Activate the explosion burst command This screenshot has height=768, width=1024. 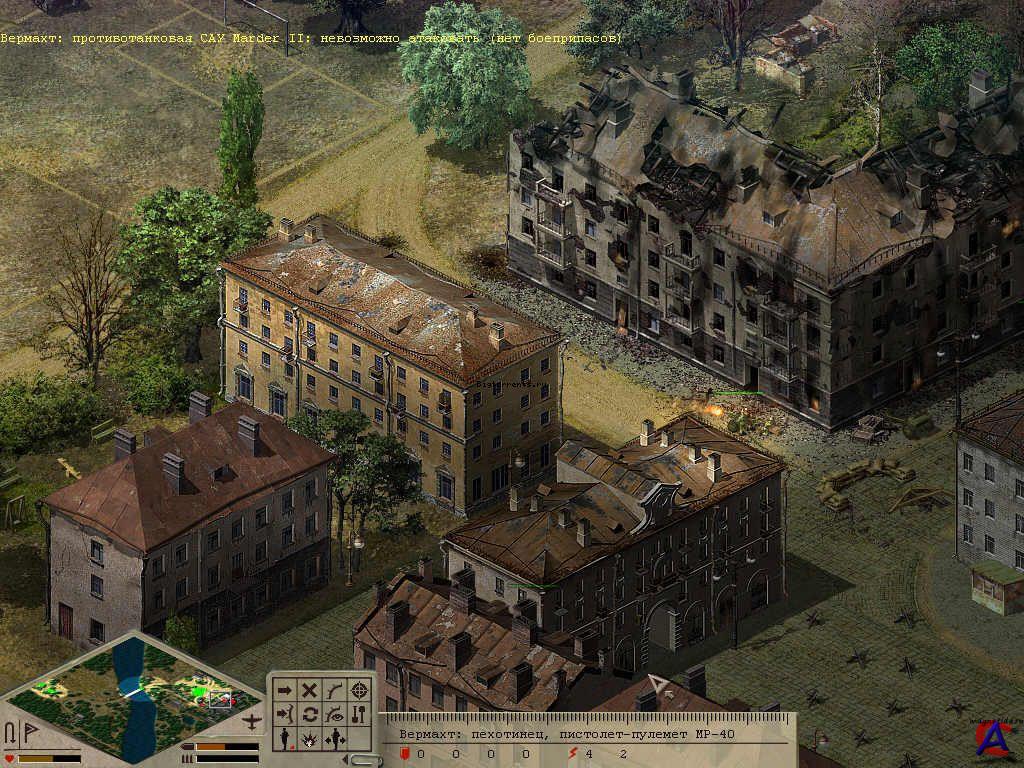click(310, 739)
